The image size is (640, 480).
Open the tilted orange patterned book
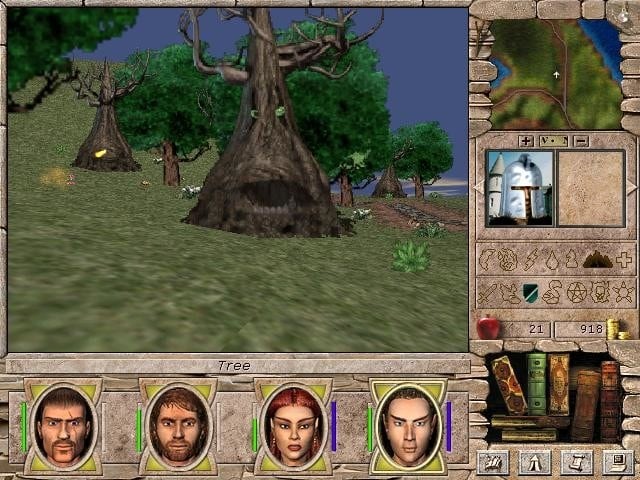pyautogui.click(x=510, y=384)
